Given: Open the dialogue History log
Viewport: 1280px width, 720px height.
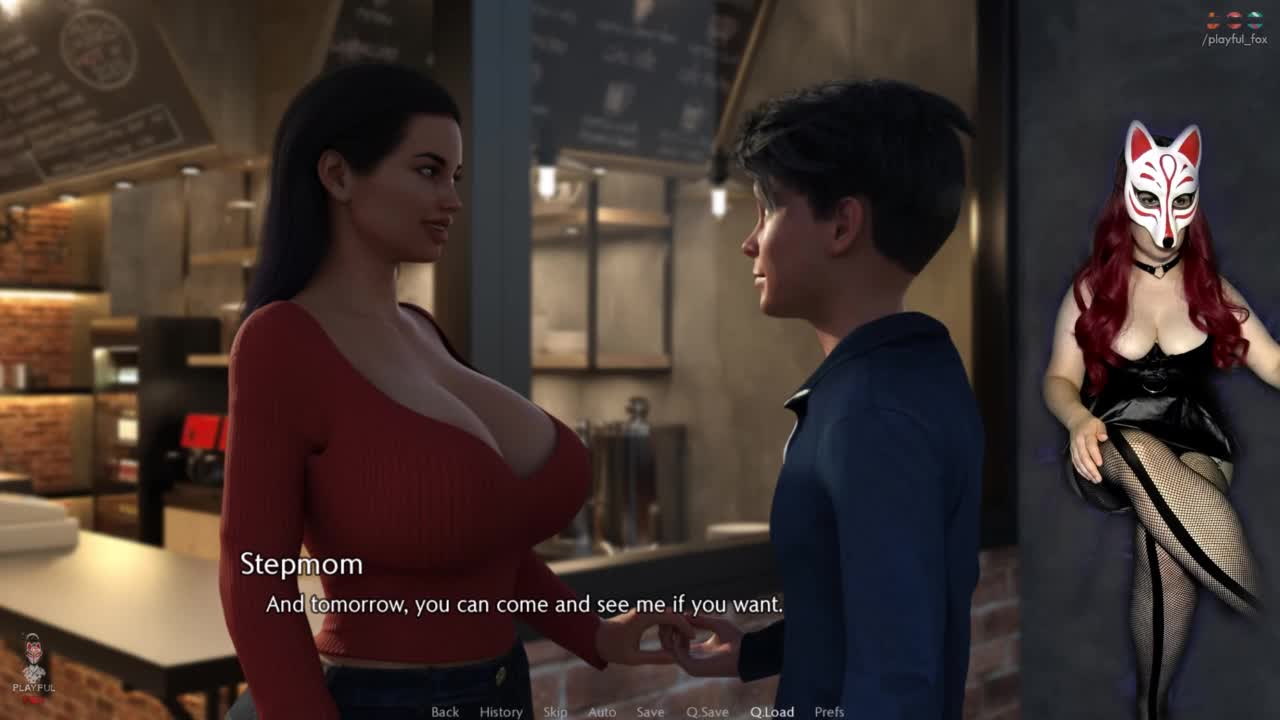Looking at the screenshot, I should pos(501,712).
